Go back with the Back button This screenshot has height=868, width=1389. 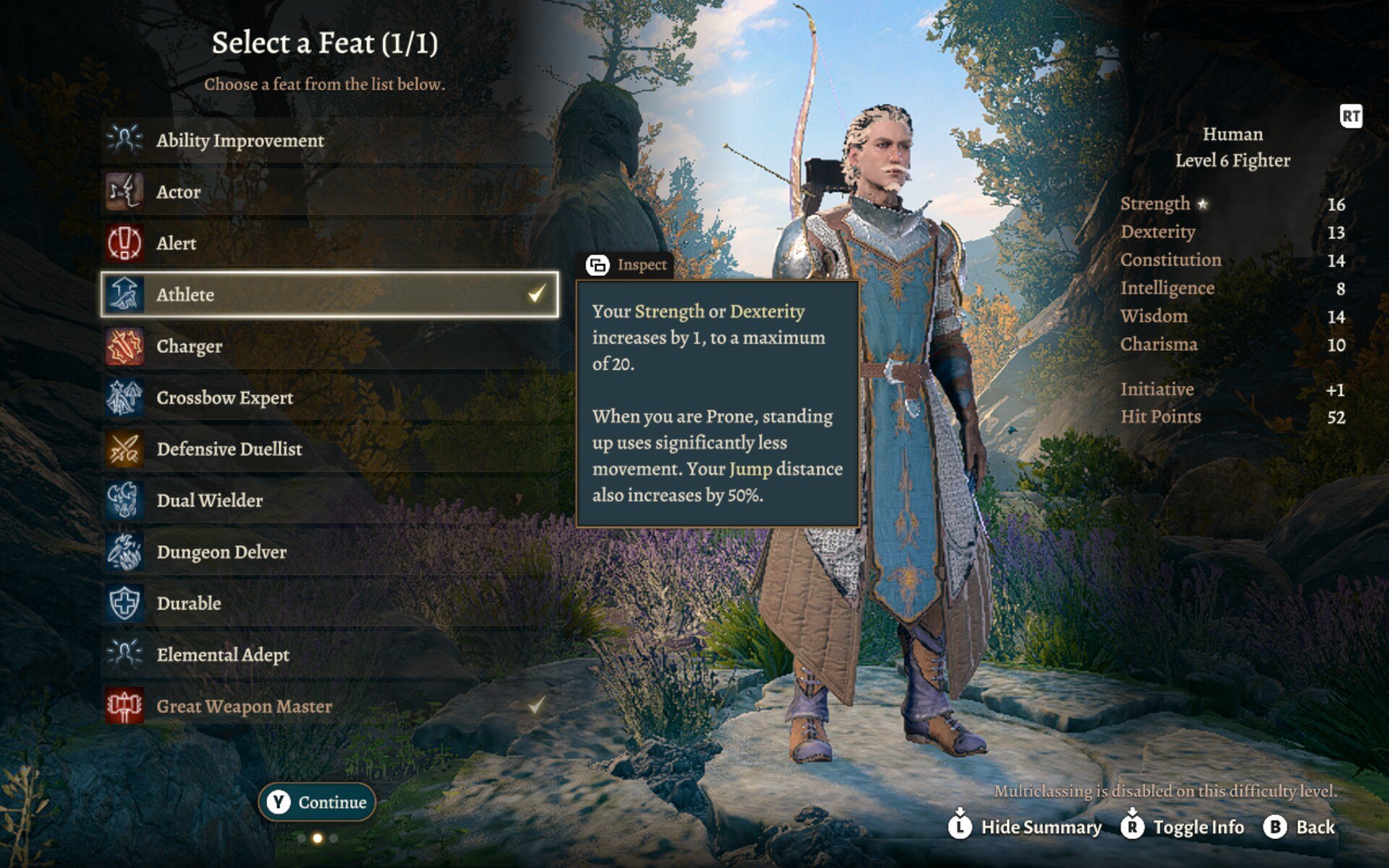[x=1300, y=827]
